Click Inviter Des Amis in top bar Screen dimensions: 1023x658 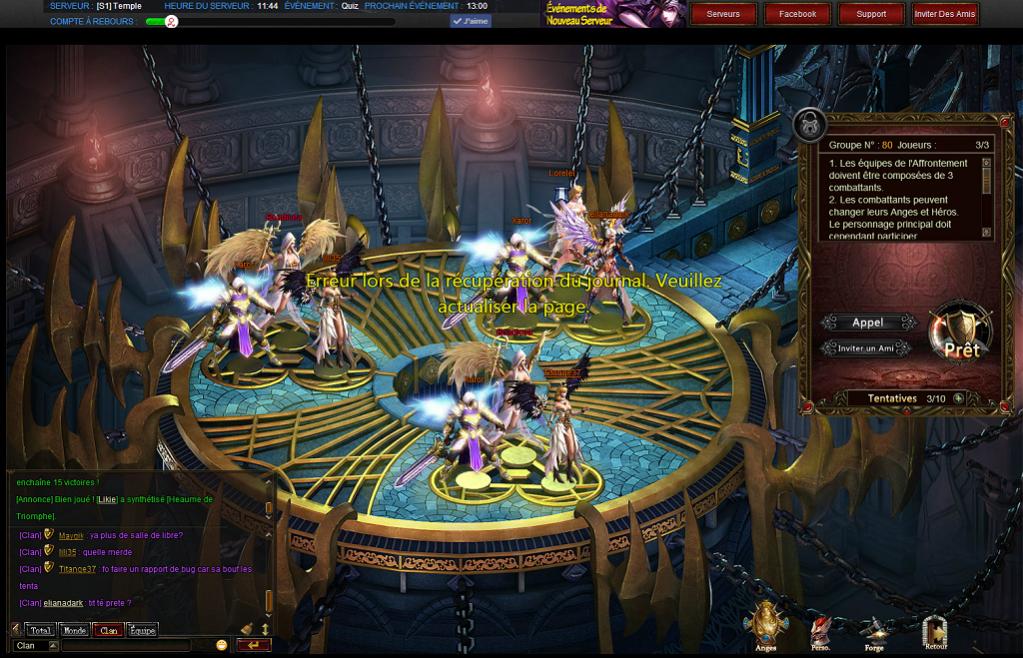[x=945, y=14]
